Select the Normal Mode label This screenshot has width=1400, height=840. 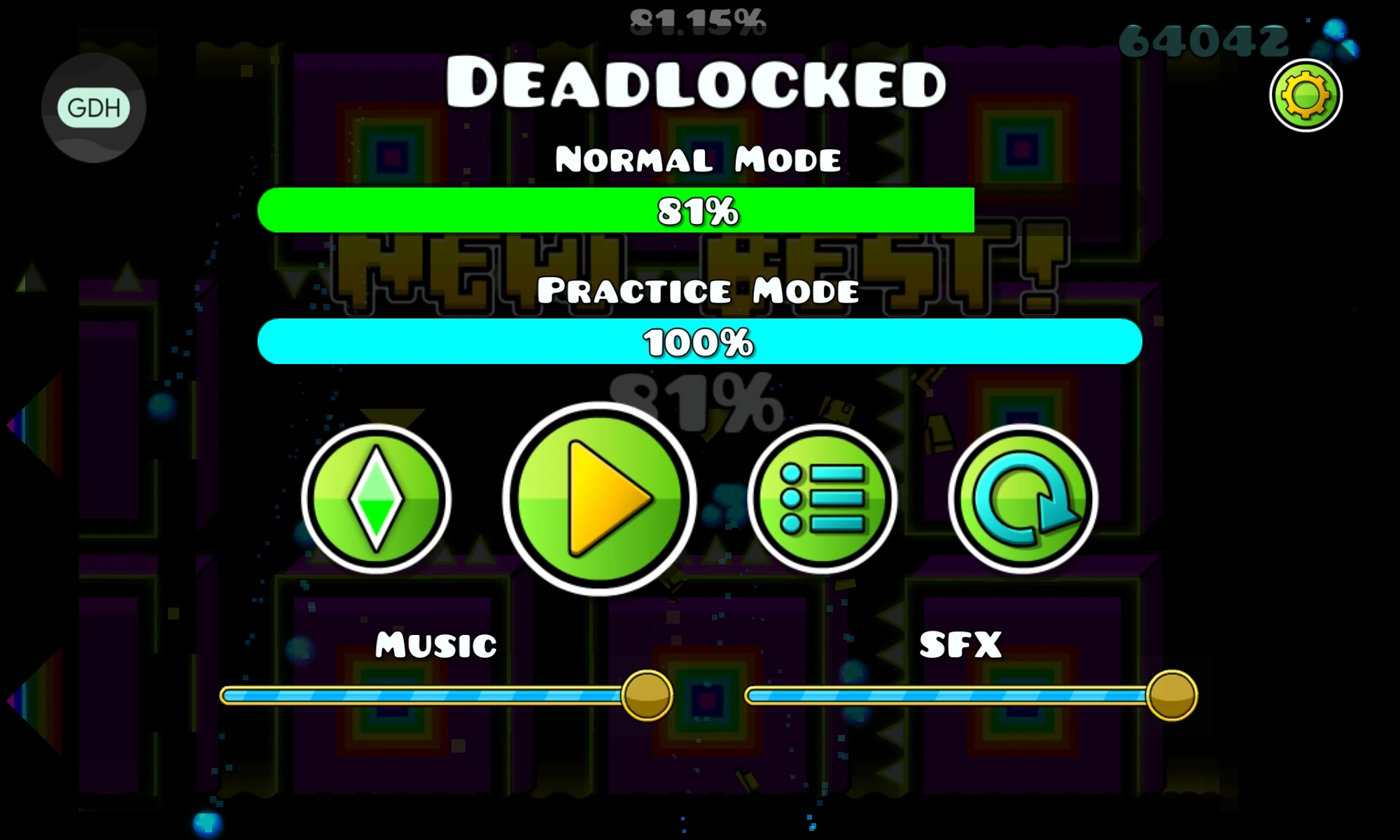(700, 157)
